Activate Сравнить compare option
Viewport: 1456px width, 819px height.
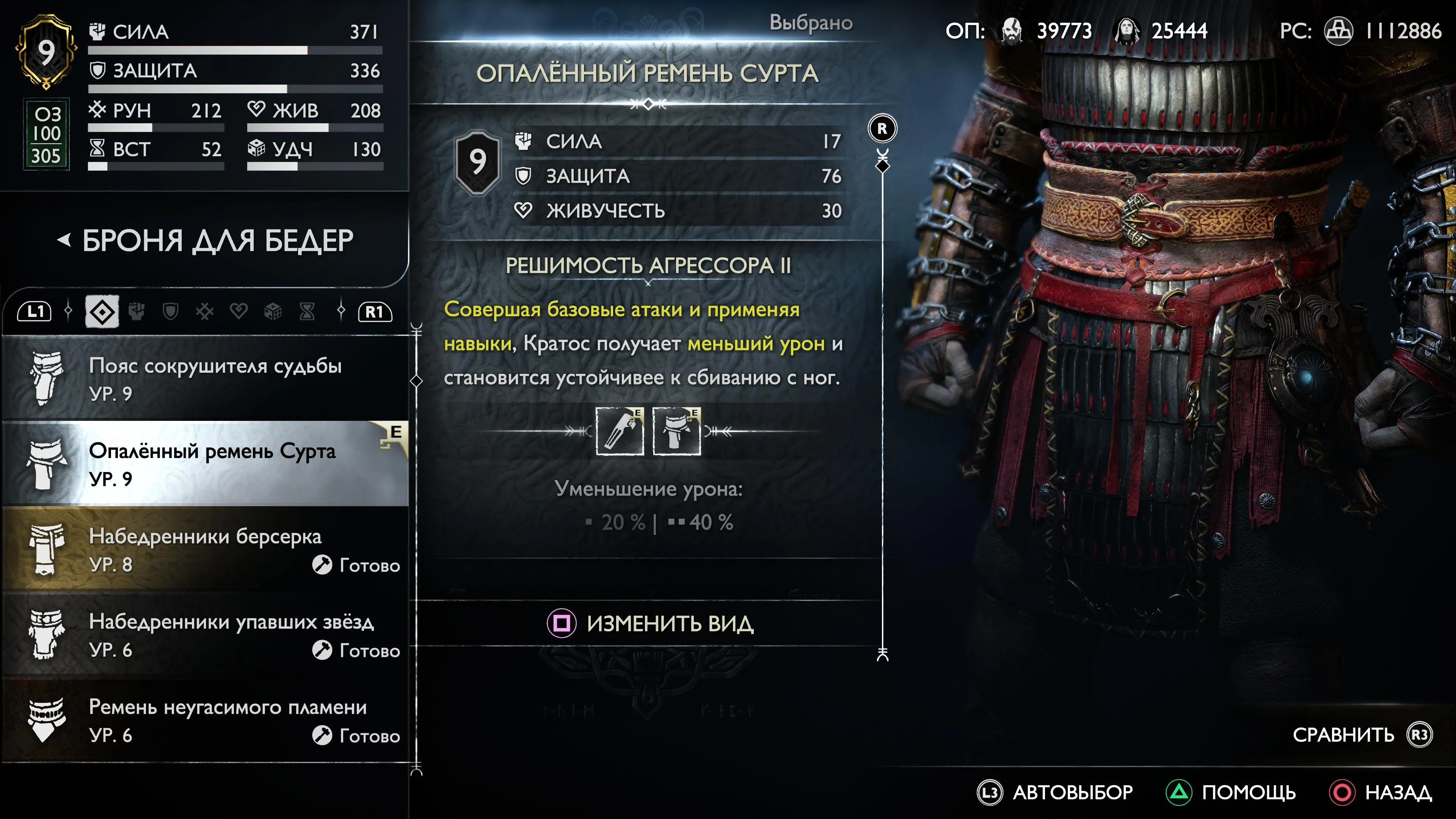[x=1362, y=734]
